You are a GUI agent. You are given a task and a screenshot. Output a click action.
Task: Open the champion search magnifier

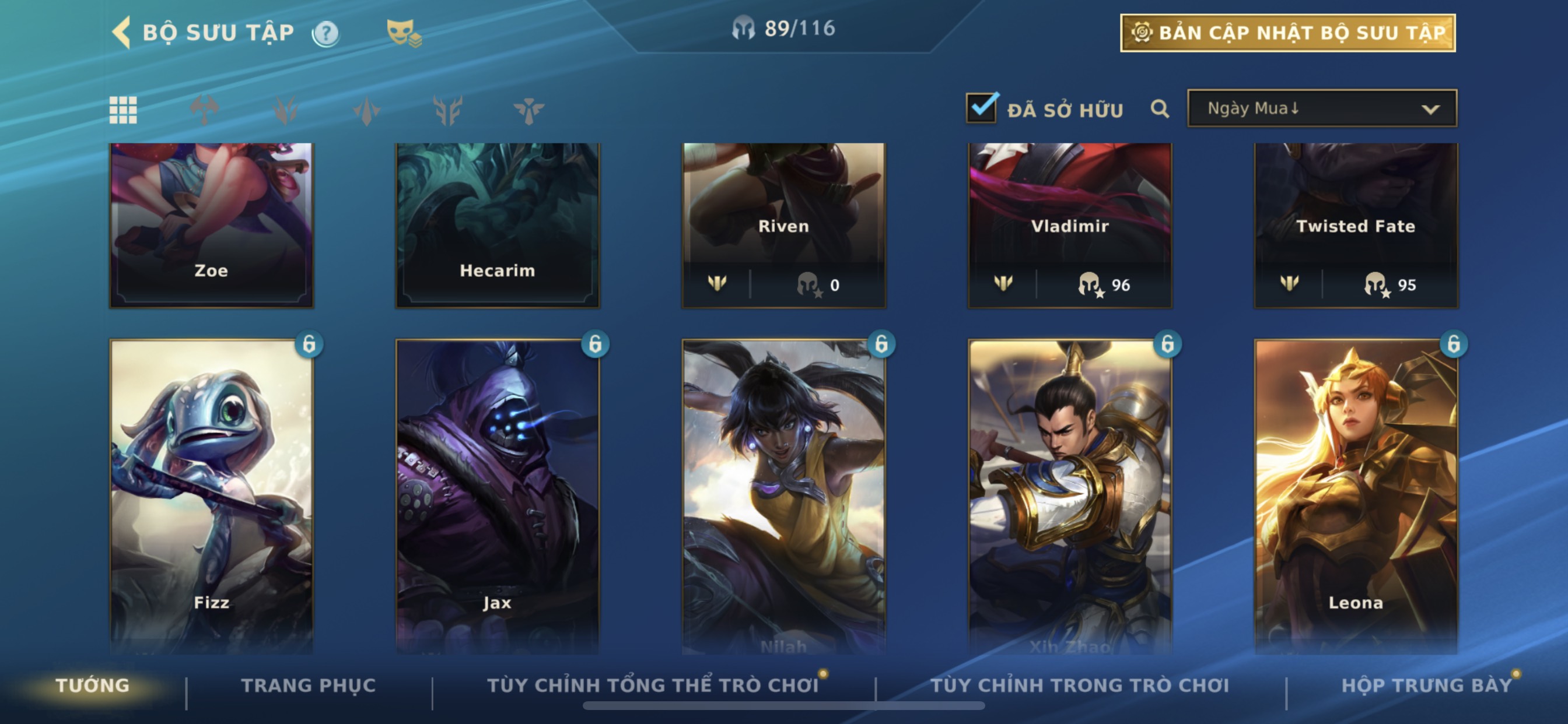pos(1160,109)
